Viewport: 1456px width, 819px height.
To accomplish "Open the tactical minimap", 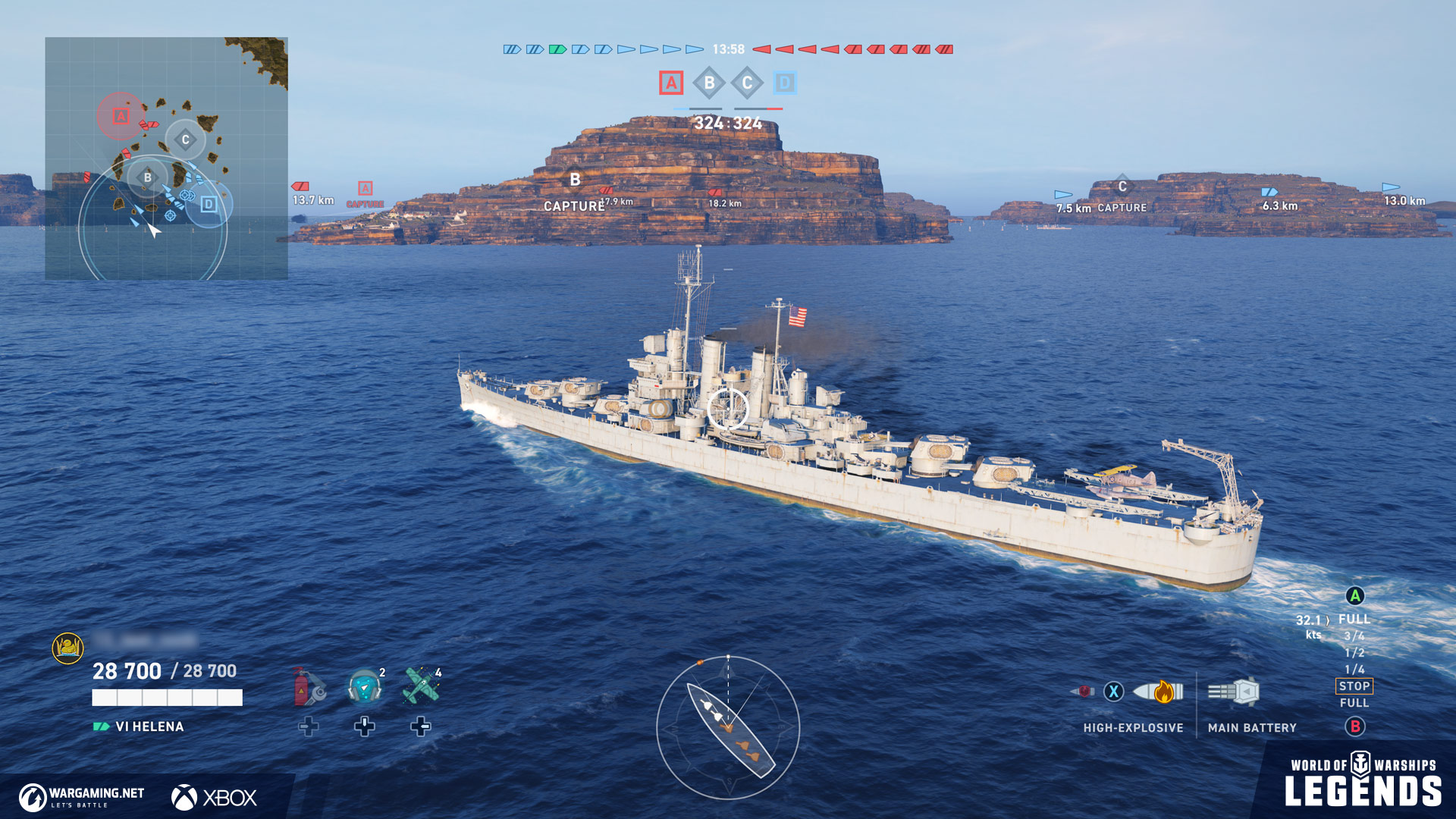I will point(166,158).
